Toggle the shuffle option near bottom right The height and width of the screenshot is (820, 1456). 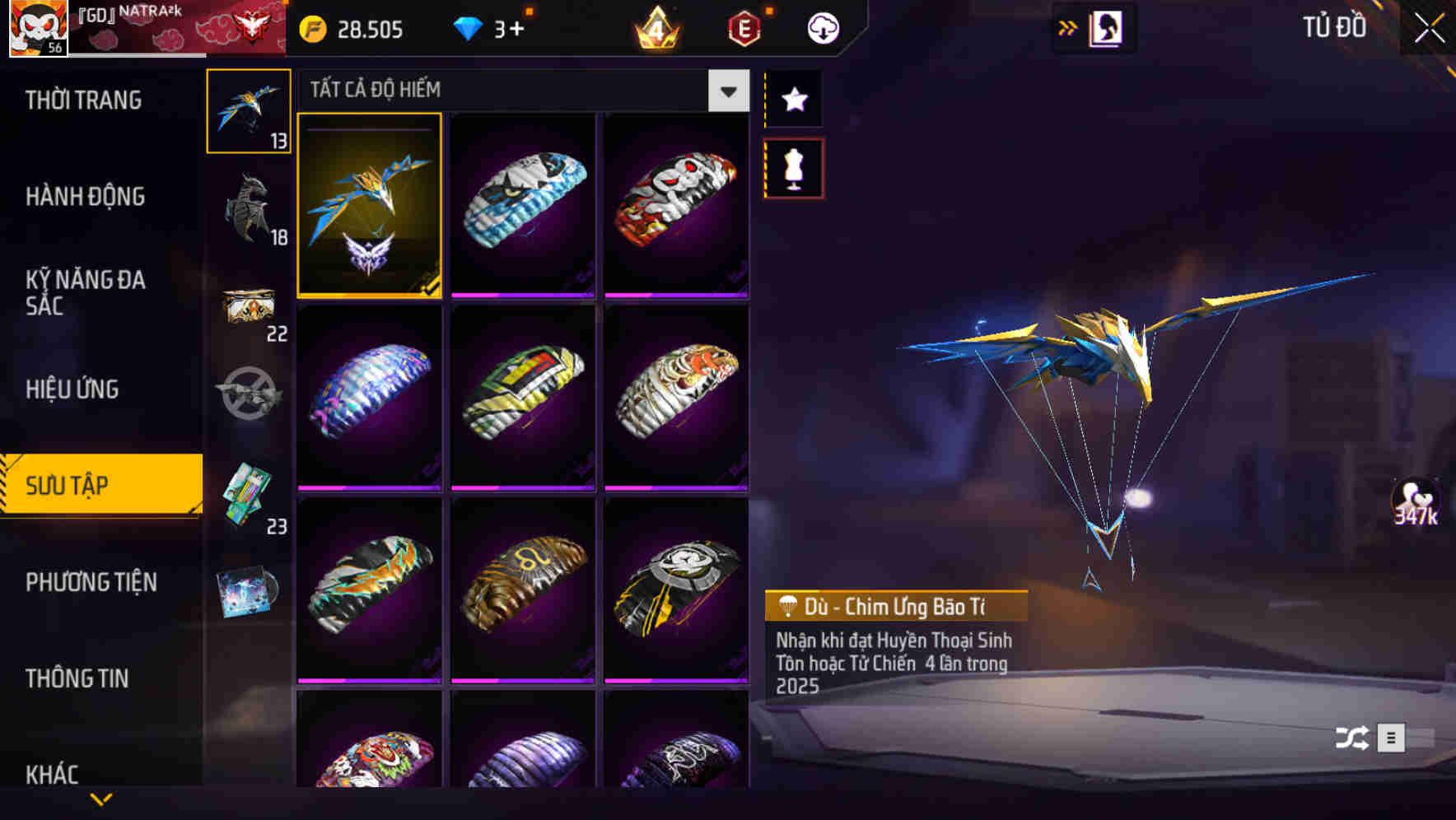click(1351, 736)
